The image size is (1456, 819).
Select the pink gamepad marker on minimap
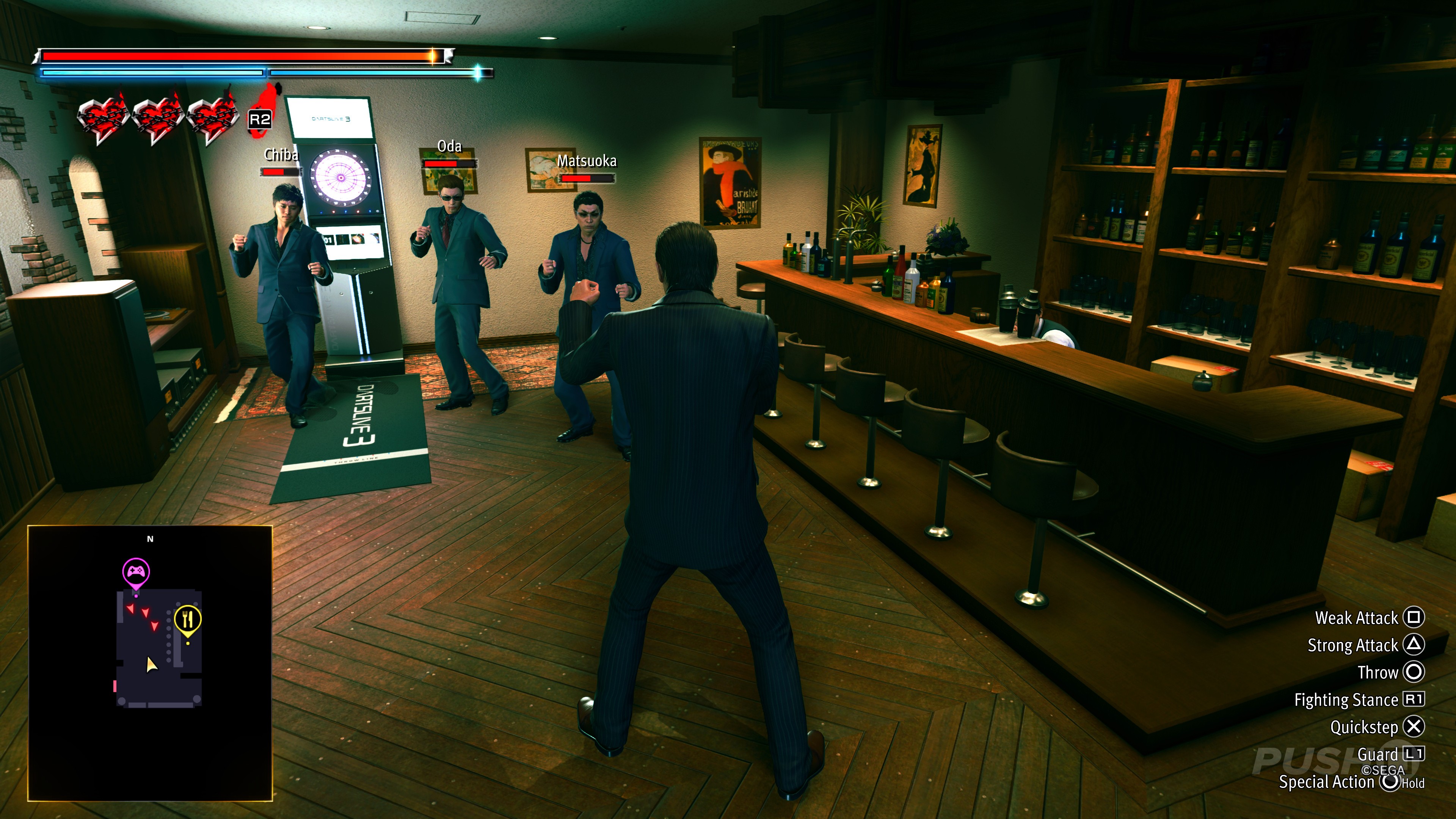pyautogui.click(x=136, y=571)
